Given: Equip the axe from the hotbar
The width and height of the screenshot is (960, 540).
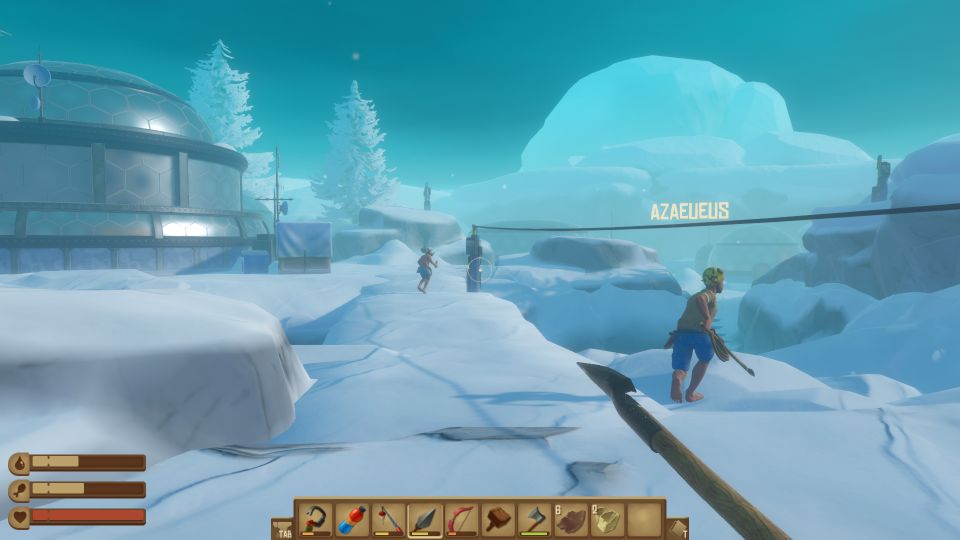Looking at the screenshot, I should click(534, 518).
